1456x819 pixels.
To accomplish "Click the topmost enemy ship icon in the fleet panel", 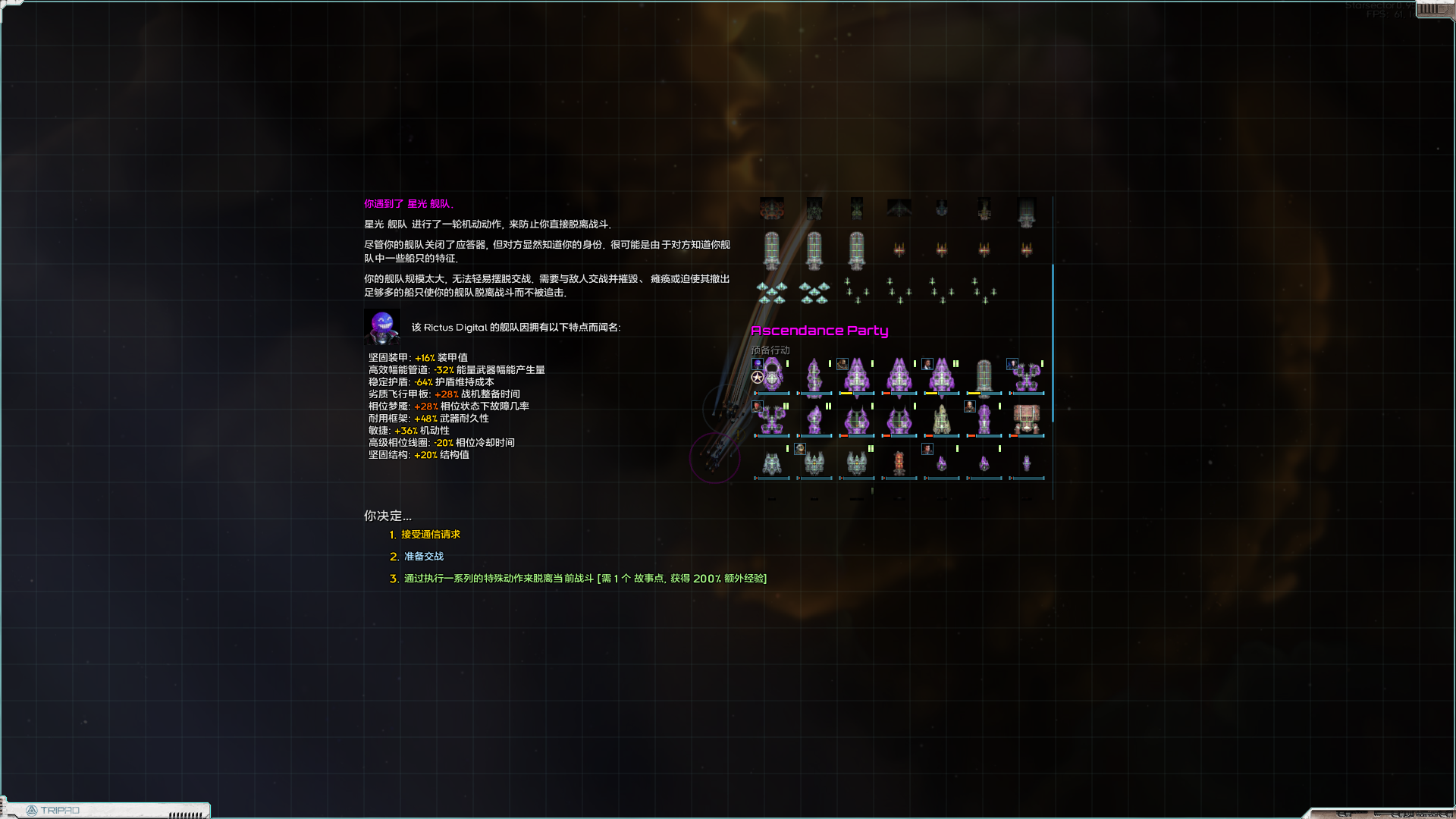I will click(772, 209).
